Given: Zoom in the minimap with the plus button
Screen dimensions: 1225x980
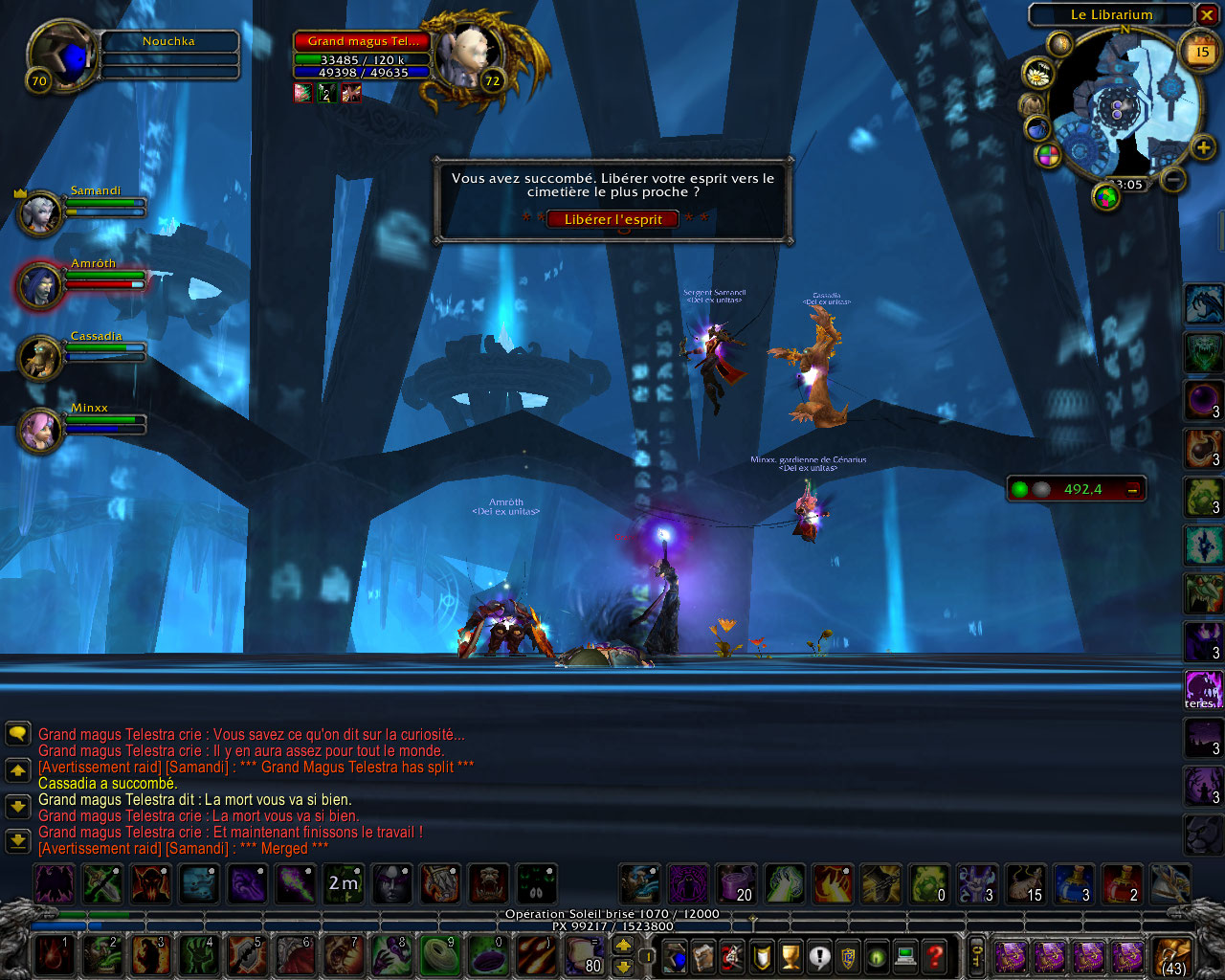Looking at the screenshot, I should (1203, 147).
